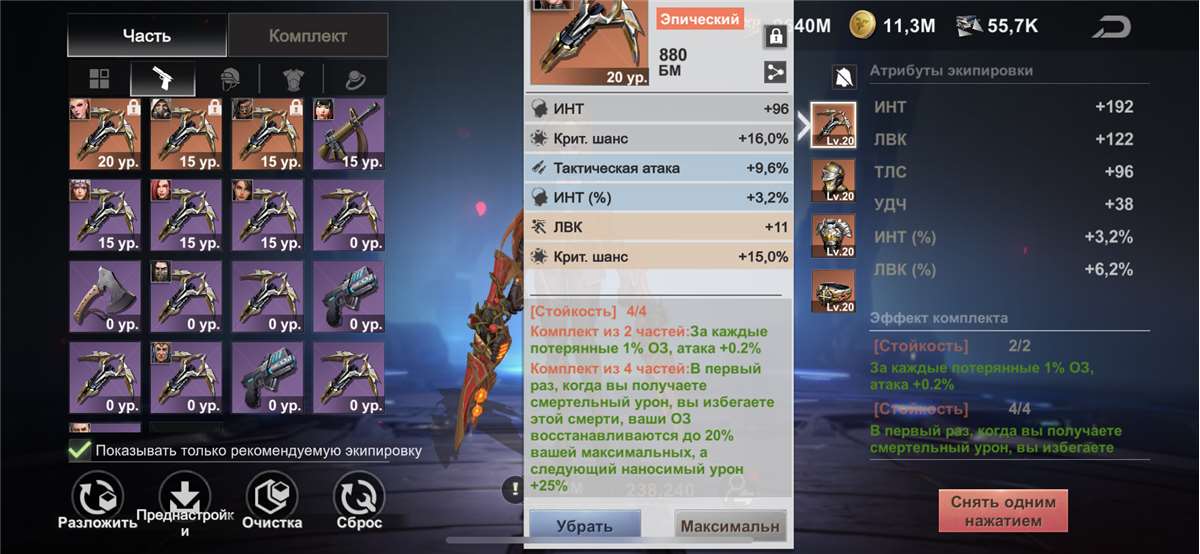The height and width of the screenshot is (554, 1200).
Task: Pick the level 15 assault rifle item
Action: pos(349,133)
